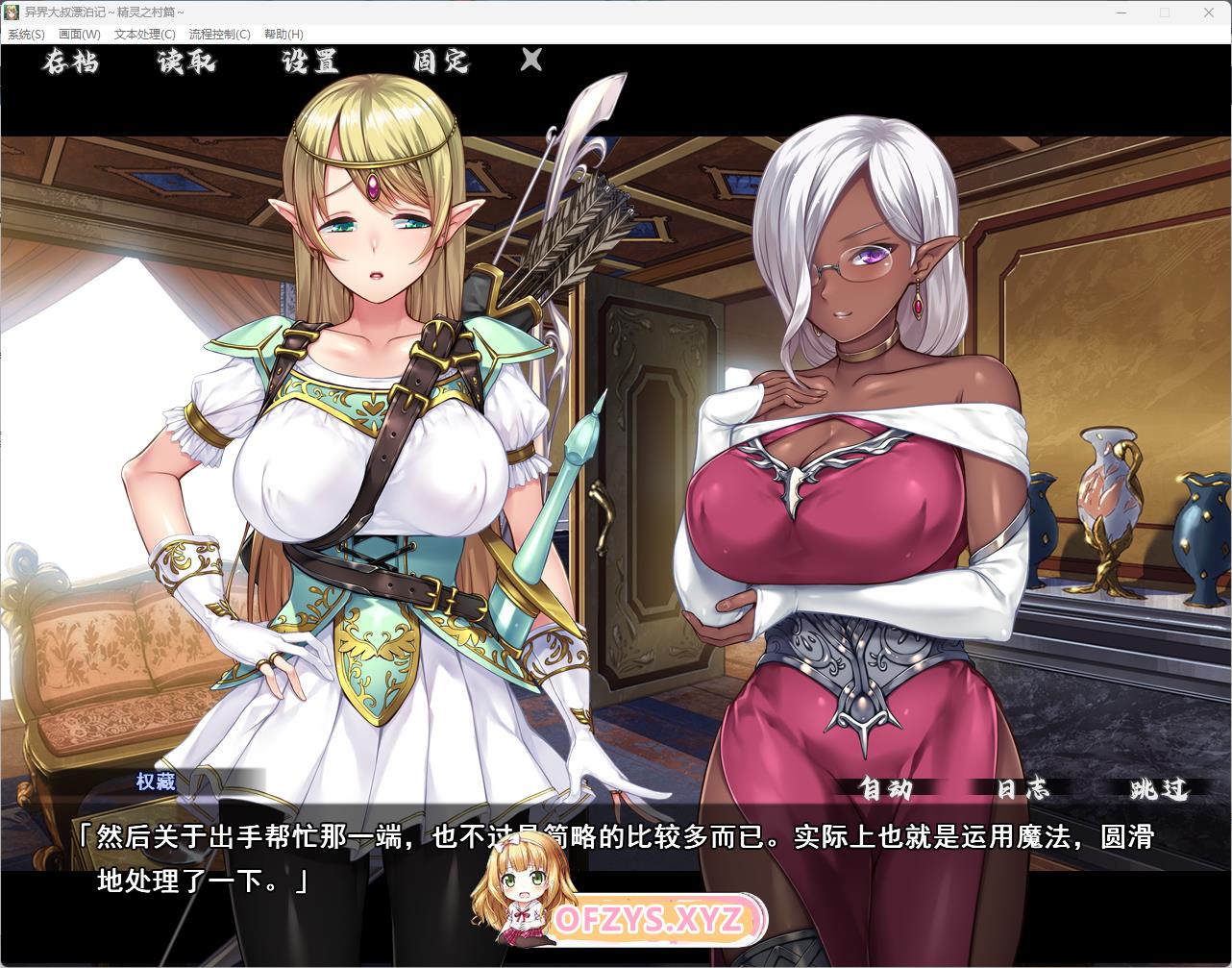Enable 自动 auto-advance mode
Viewport: 1232px width, 968px height.
885,789
